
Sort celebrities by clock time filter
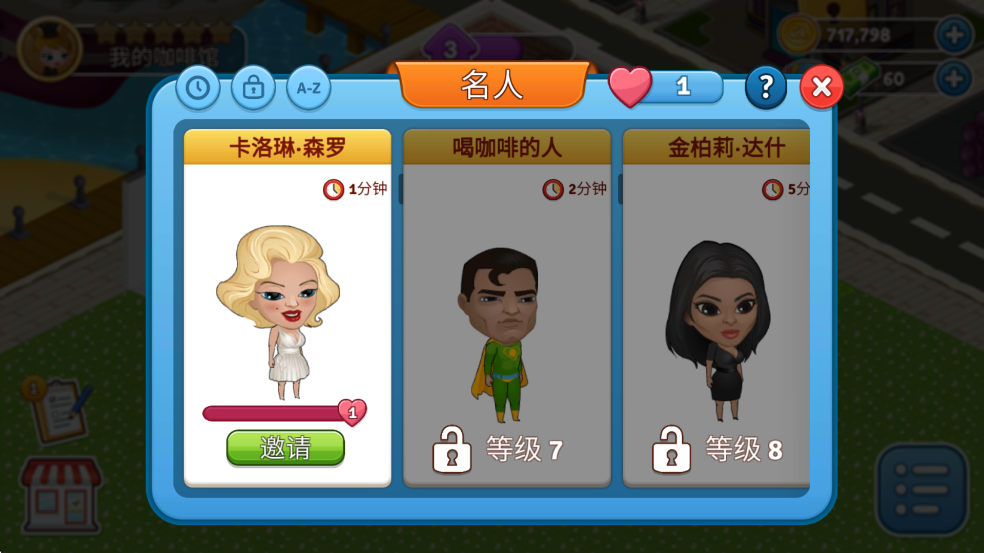(198, 88)
